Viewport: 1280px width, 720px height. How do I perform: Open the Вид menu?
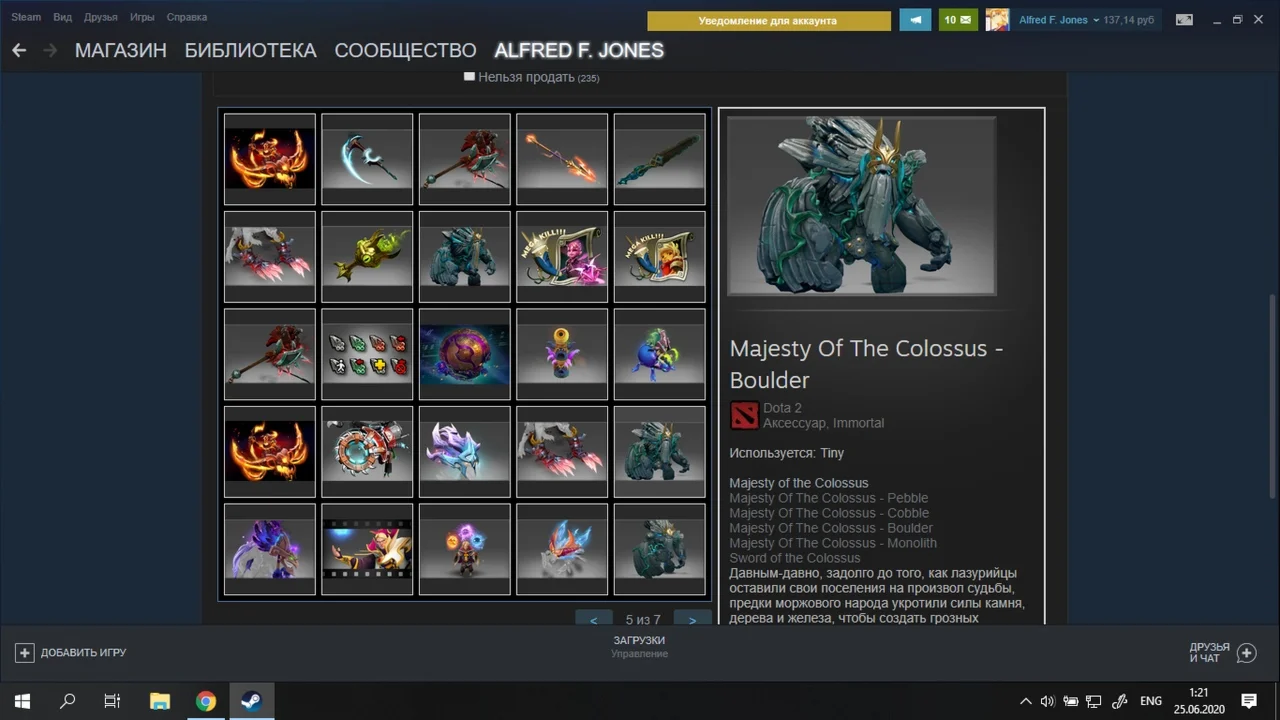coord(62,17)
